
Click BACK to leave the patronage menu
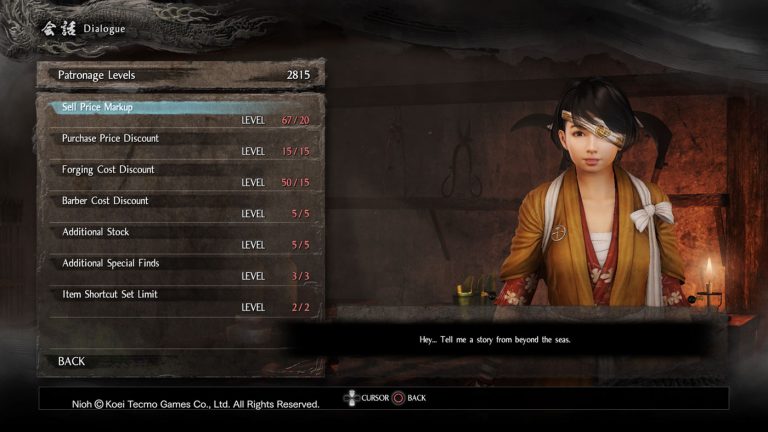(72, 361)
